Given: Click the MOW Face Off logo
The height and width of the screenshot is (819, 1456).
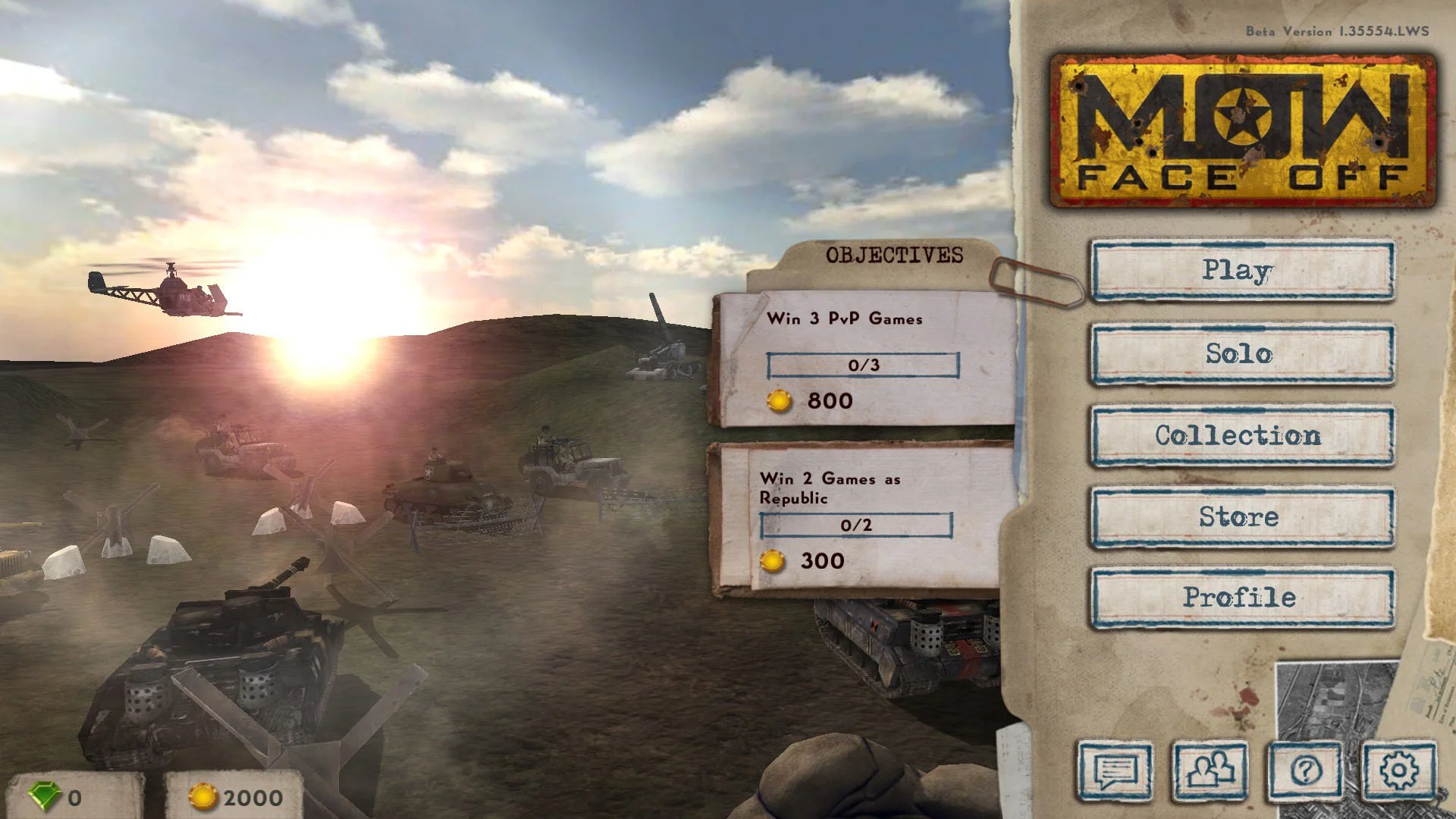Looking at the screenshot, I should [1247, 131].
